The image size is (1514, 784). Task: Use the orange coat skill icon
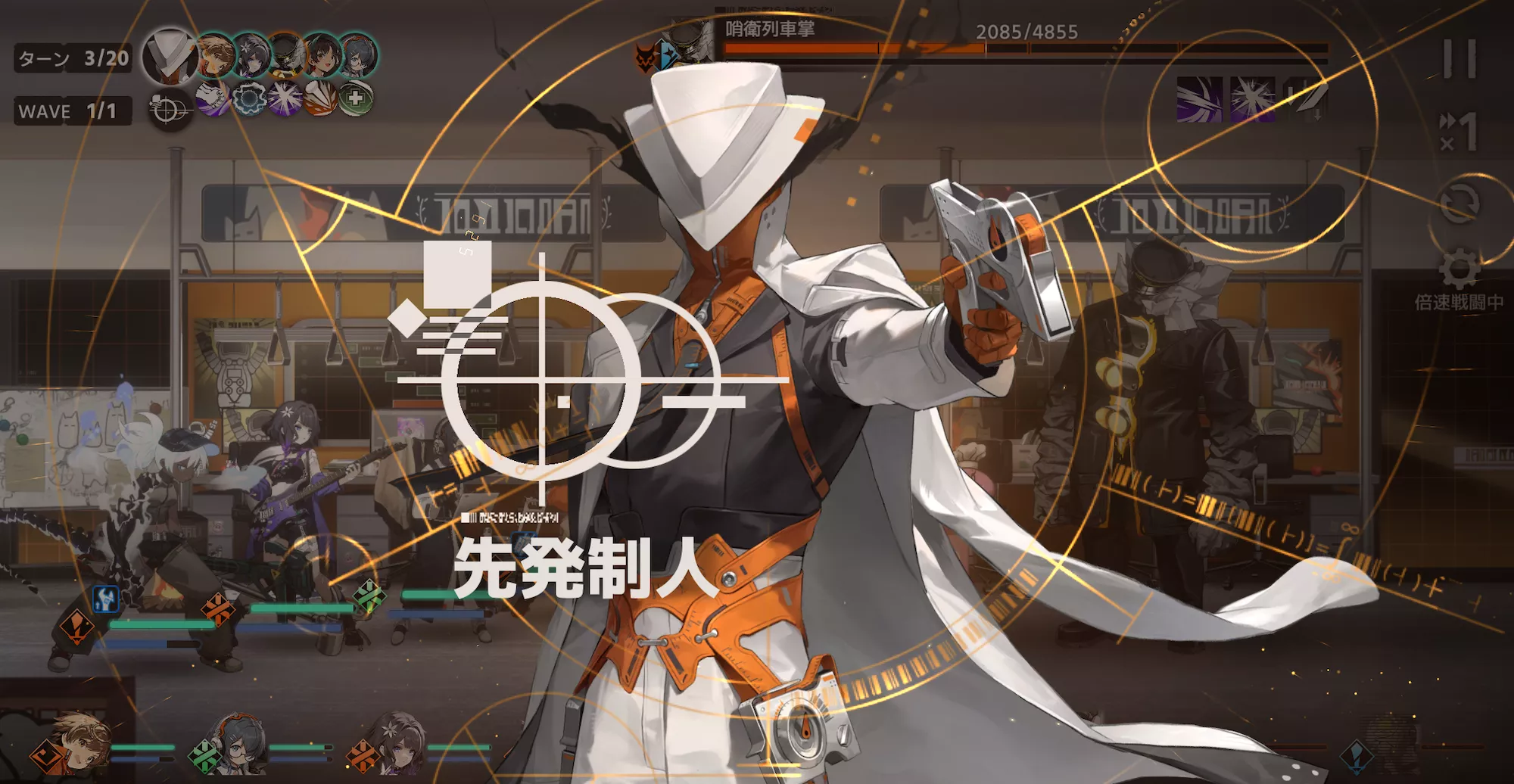pos(320,100)
